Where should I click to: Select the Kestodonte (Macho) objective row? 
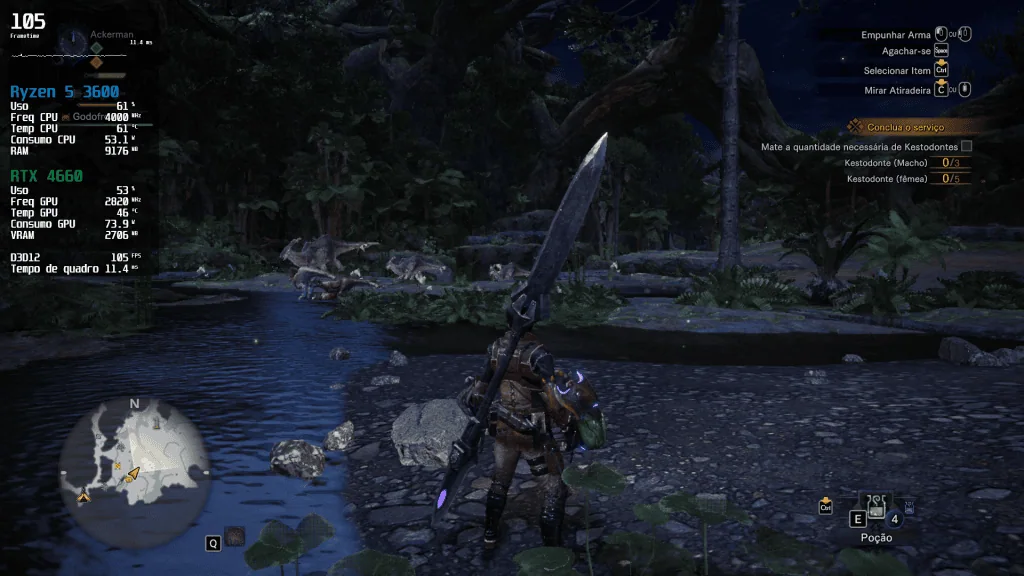905,163
